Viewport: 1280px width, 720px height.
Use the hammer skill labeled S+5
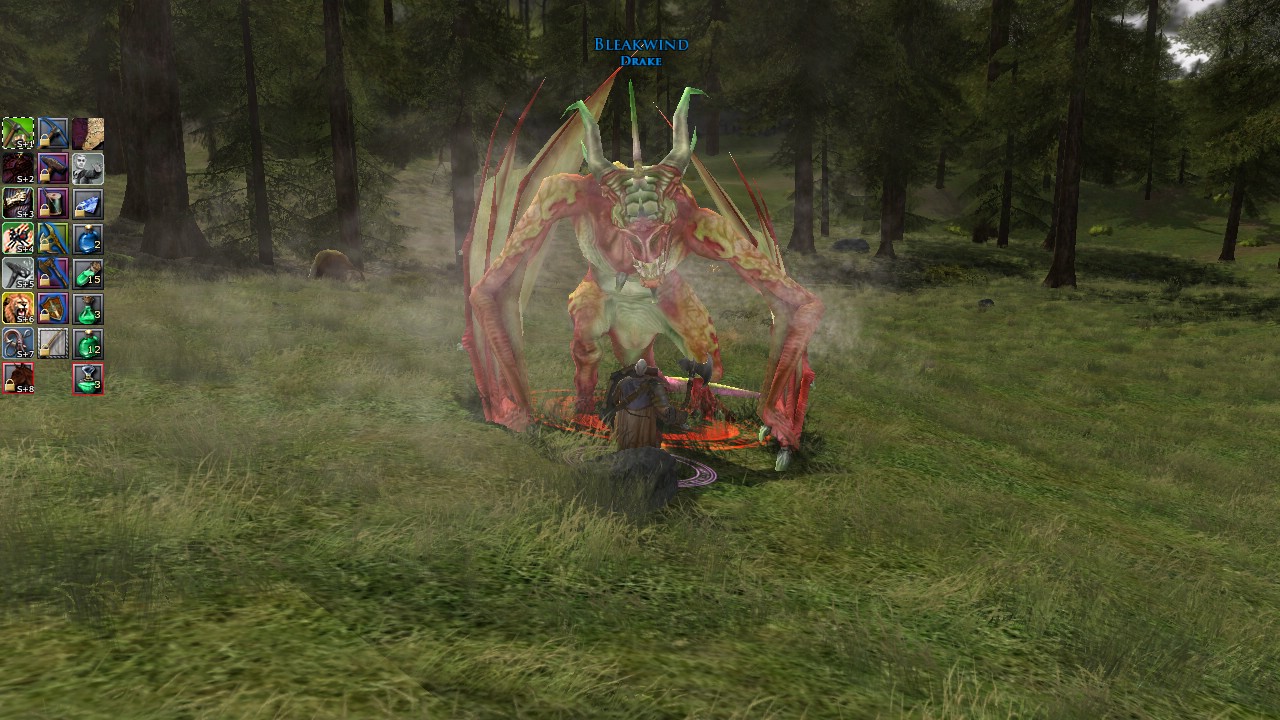[18, 273]
